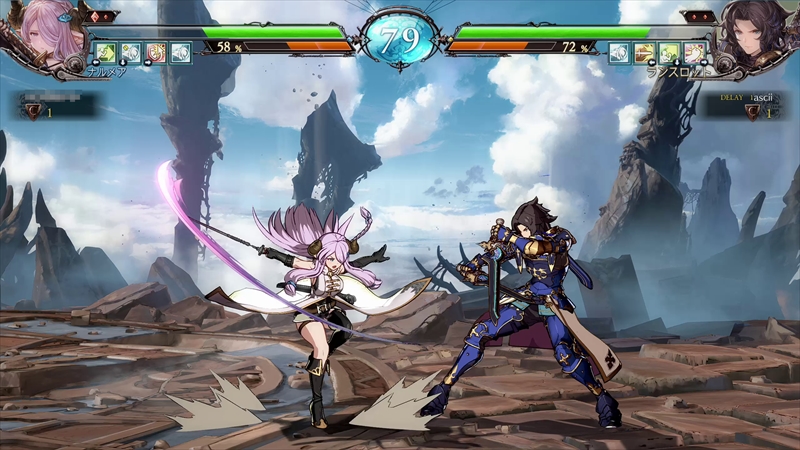Choose Lancelot's pink skill icon
The width and height of the screenshot is (800, 450).
694,52
